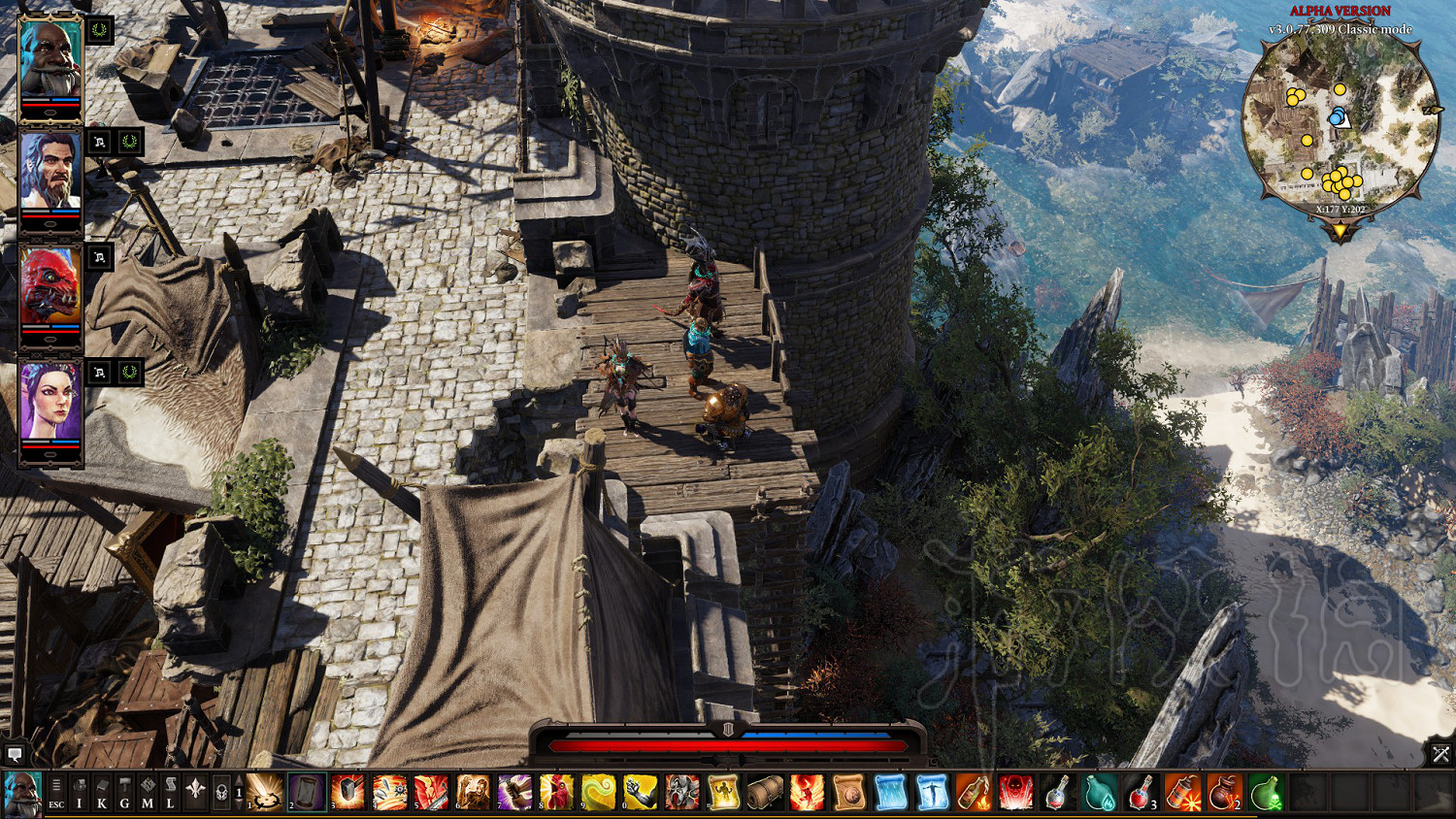Activate the hourglass skill in slot 2

tap(306, 792)
